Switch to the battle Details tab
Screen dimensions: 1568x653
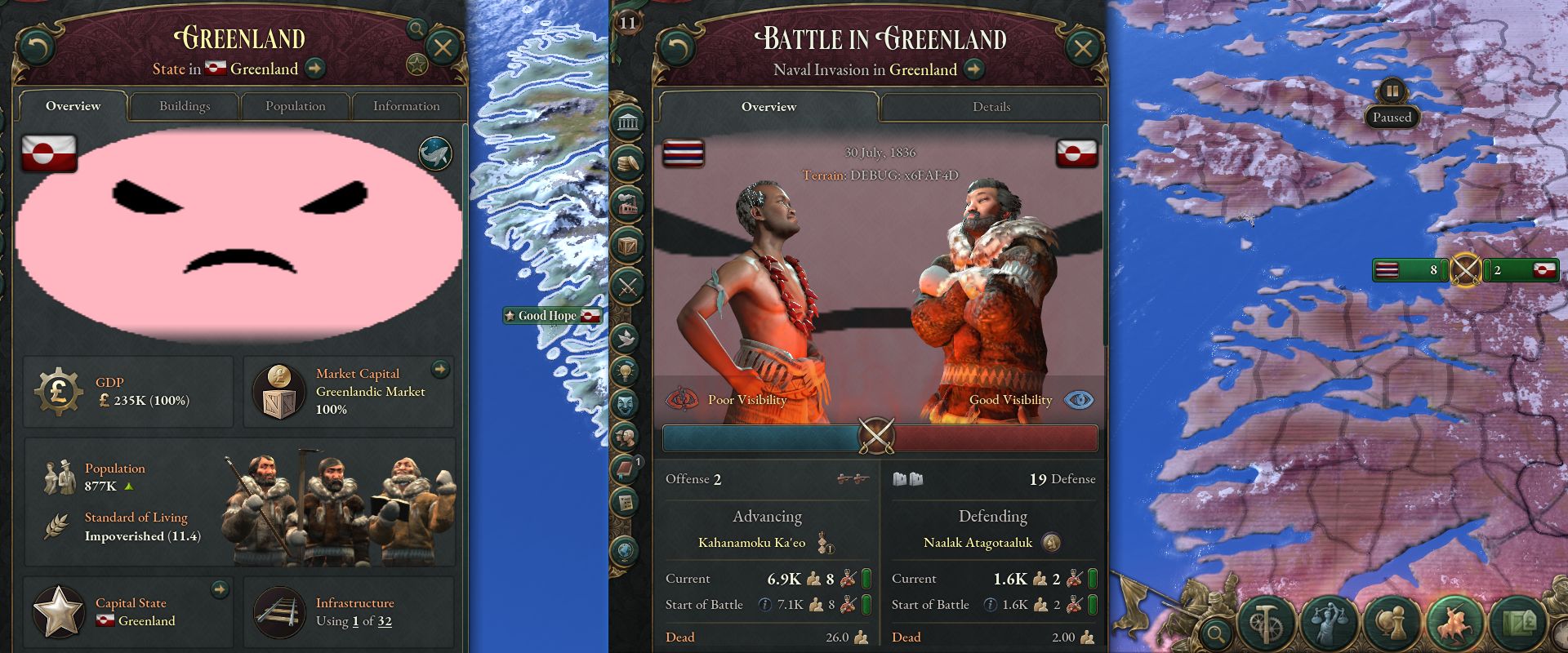coord(991,107)
